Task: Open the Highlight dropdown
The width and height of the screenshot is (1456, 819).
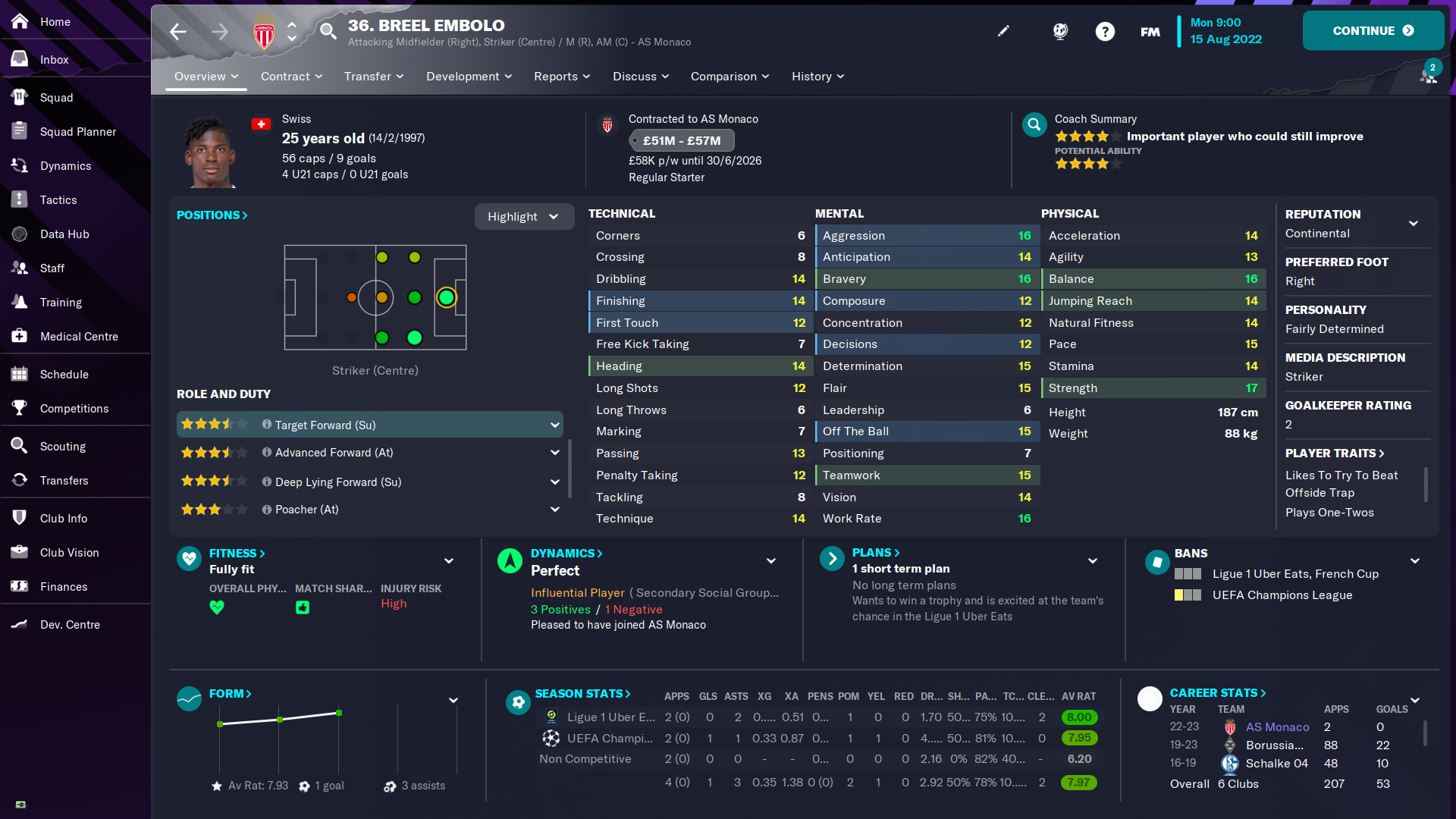Action: point(523,216)
